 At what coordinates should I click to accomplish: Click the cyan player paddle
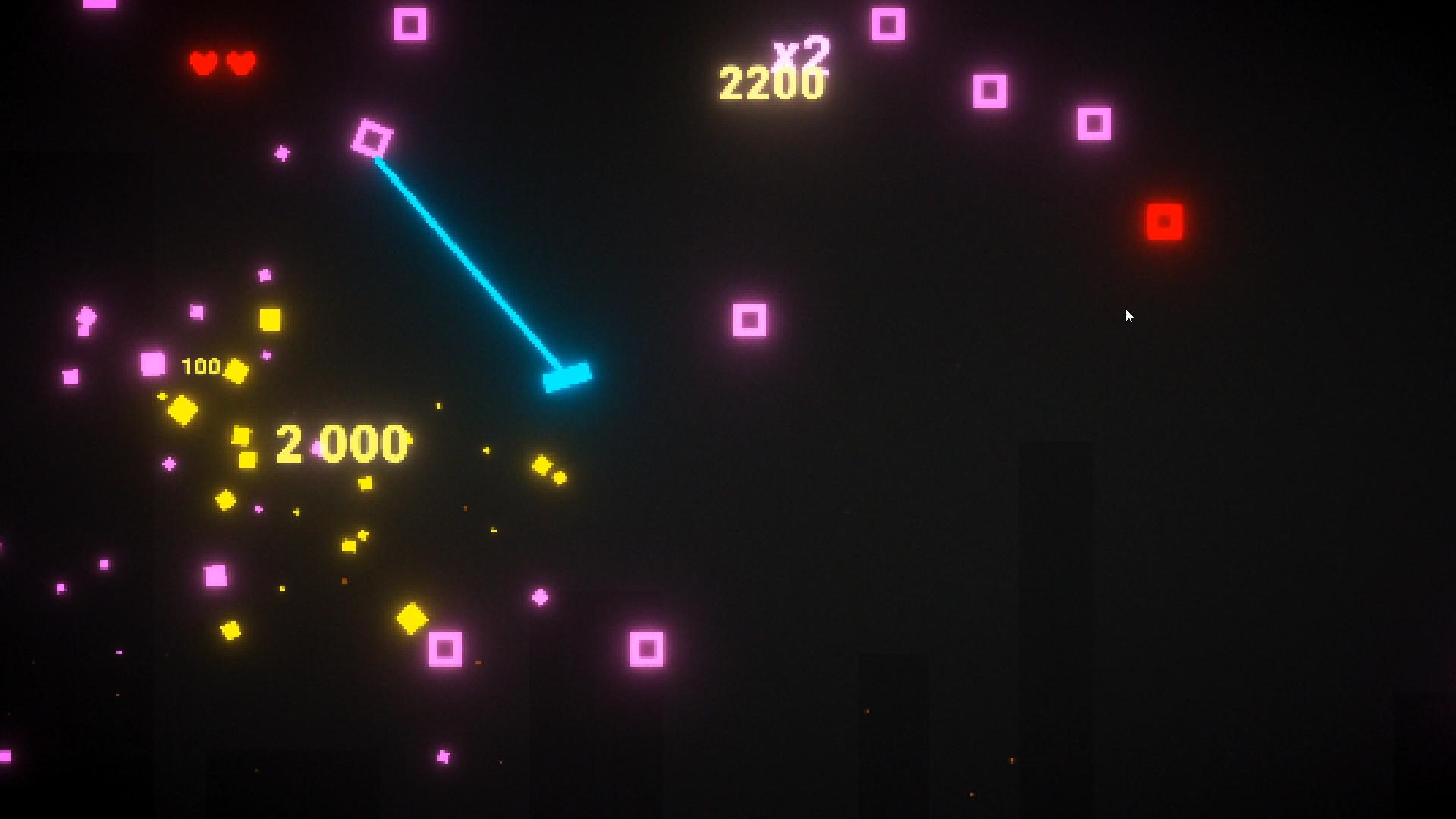coord(567,379)
